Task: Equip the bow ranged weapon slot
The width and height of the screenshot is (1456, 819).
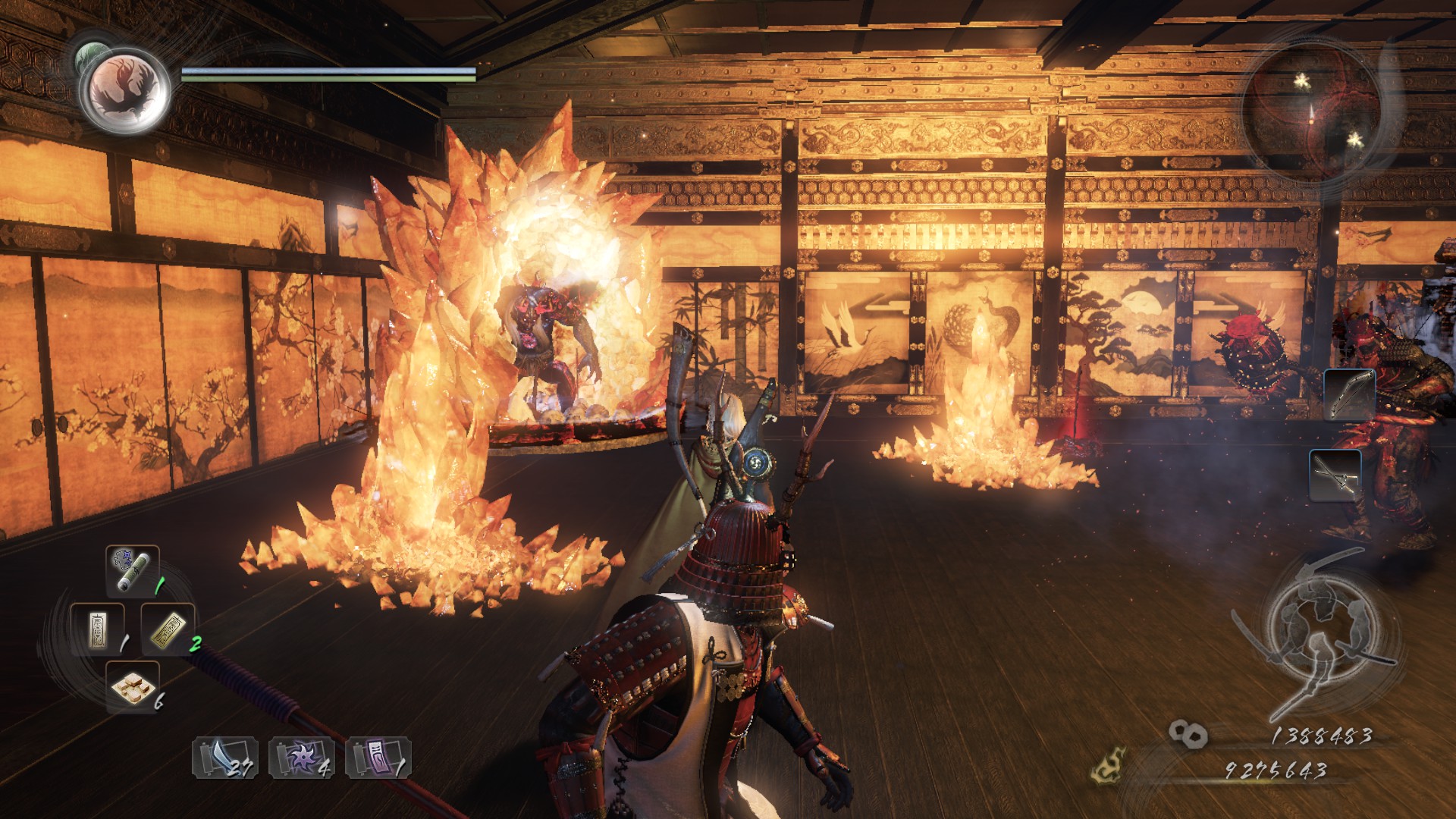Action: 1349,394
